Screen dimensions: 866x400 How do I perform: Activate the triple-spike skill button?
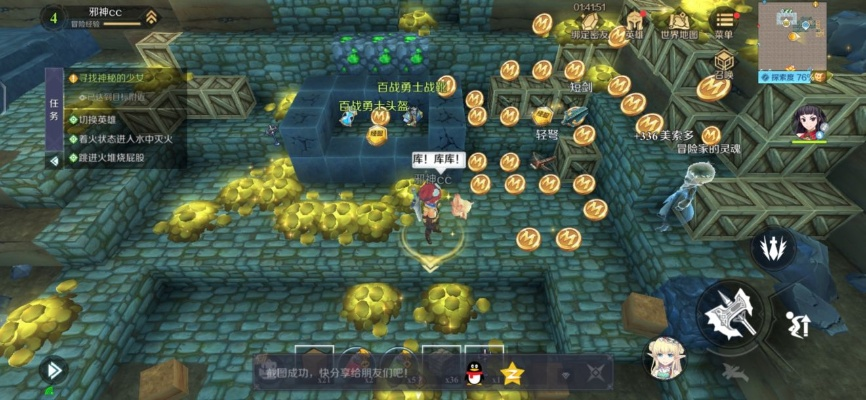click(x=771, y=249)
